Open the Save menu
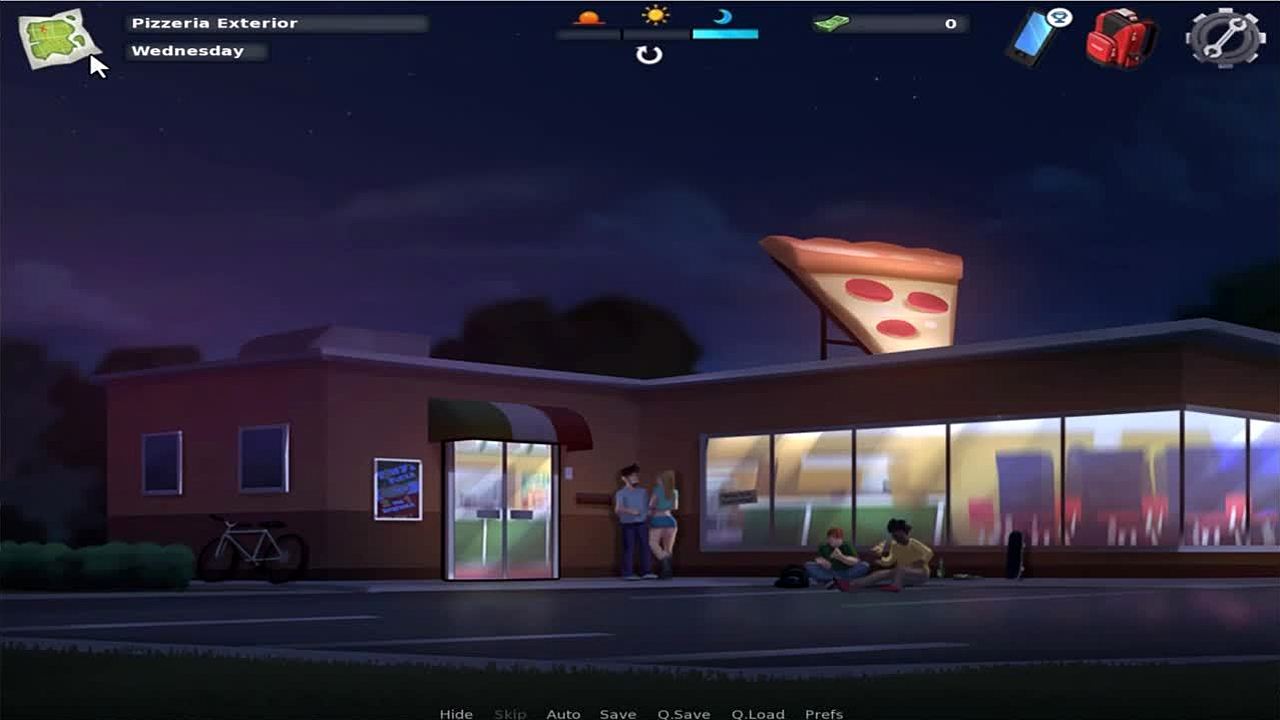This screenshot has height=720, width=1280. click(x=618, y=713)
